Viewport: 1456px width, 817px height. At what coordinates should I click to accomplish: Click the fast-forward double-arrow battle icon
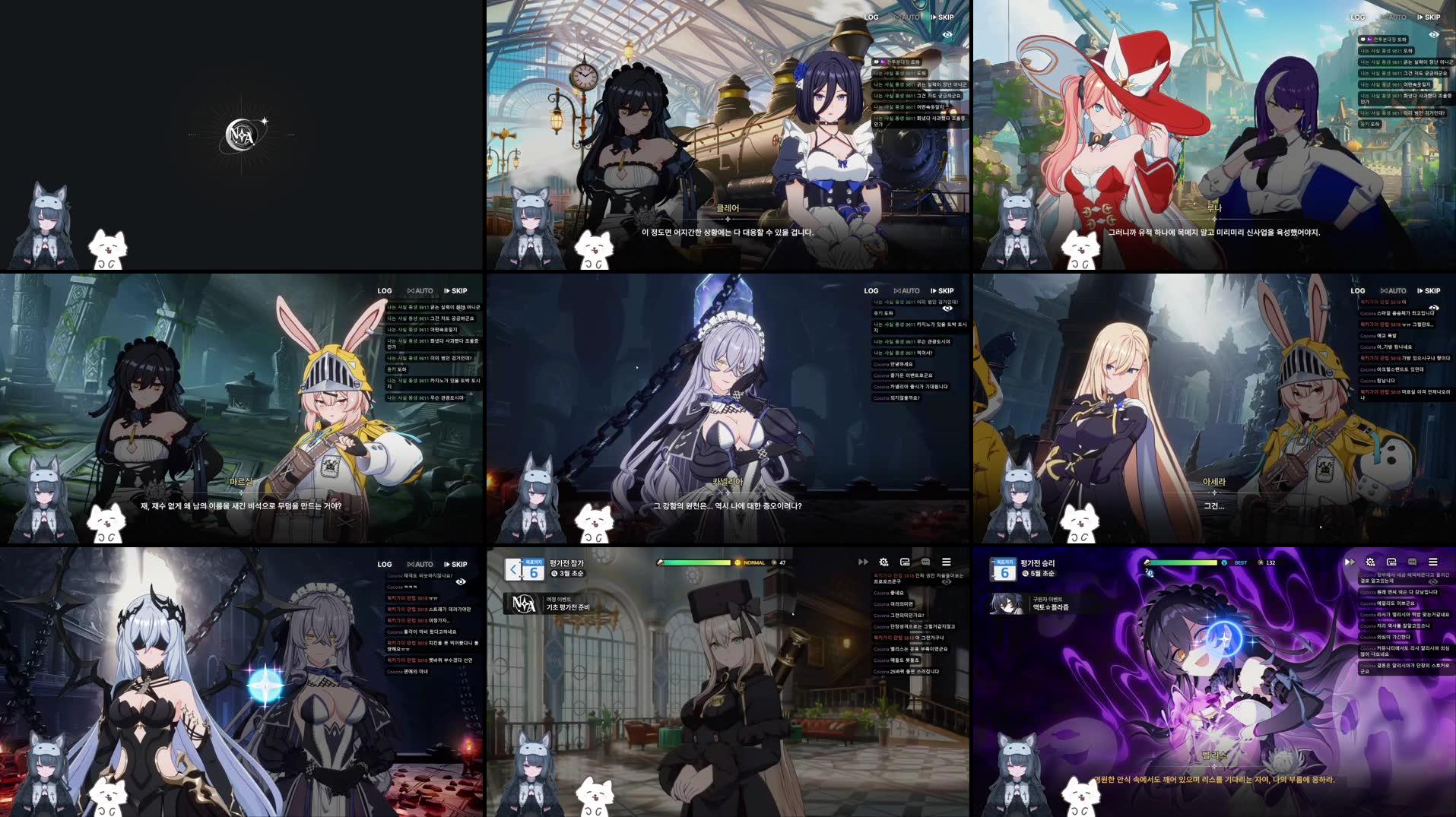click(863, 562)
